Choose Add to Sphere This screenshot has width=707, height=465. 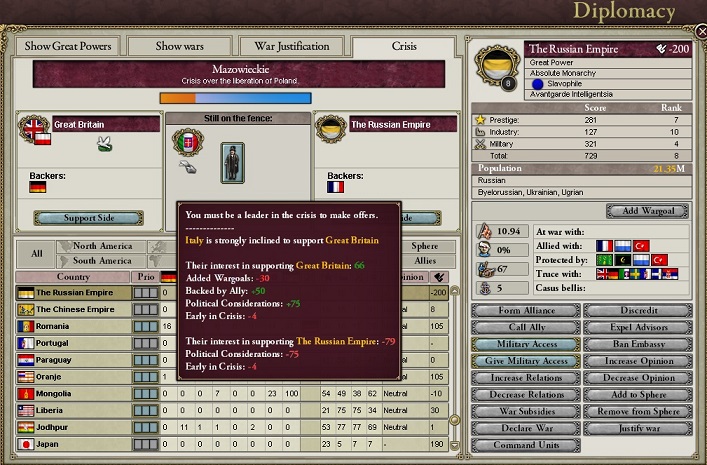tap(639, 395)
